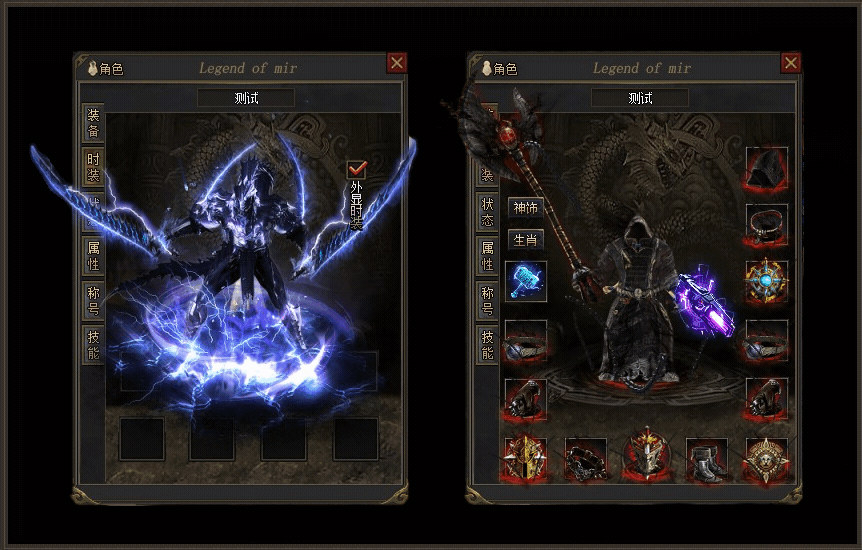Select the black hood helmet slot
Screen dimensions: 862x550
click(766, 168)
